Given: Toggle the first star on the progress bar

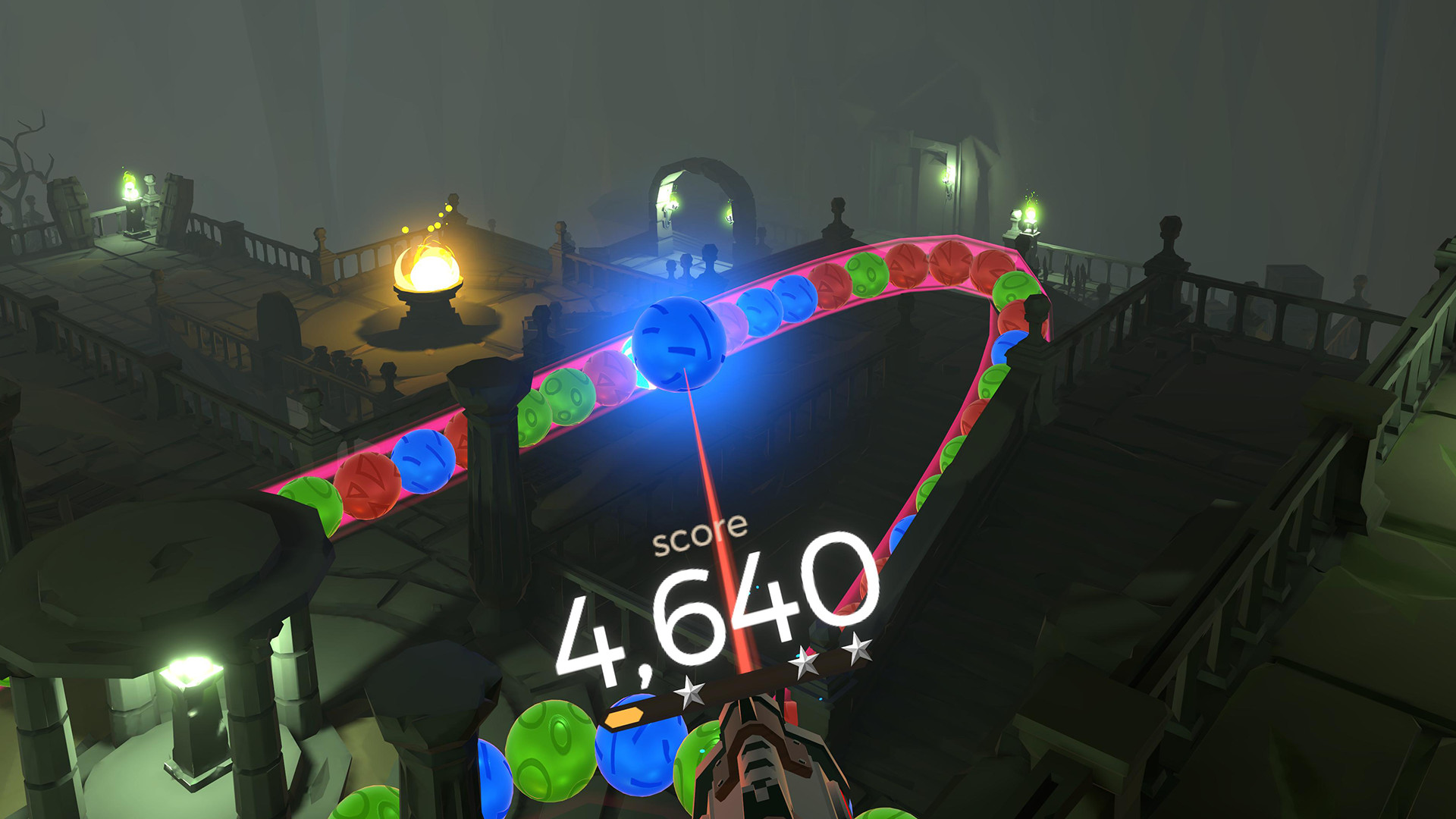Looking at the screenshot, I should point(692,692).
